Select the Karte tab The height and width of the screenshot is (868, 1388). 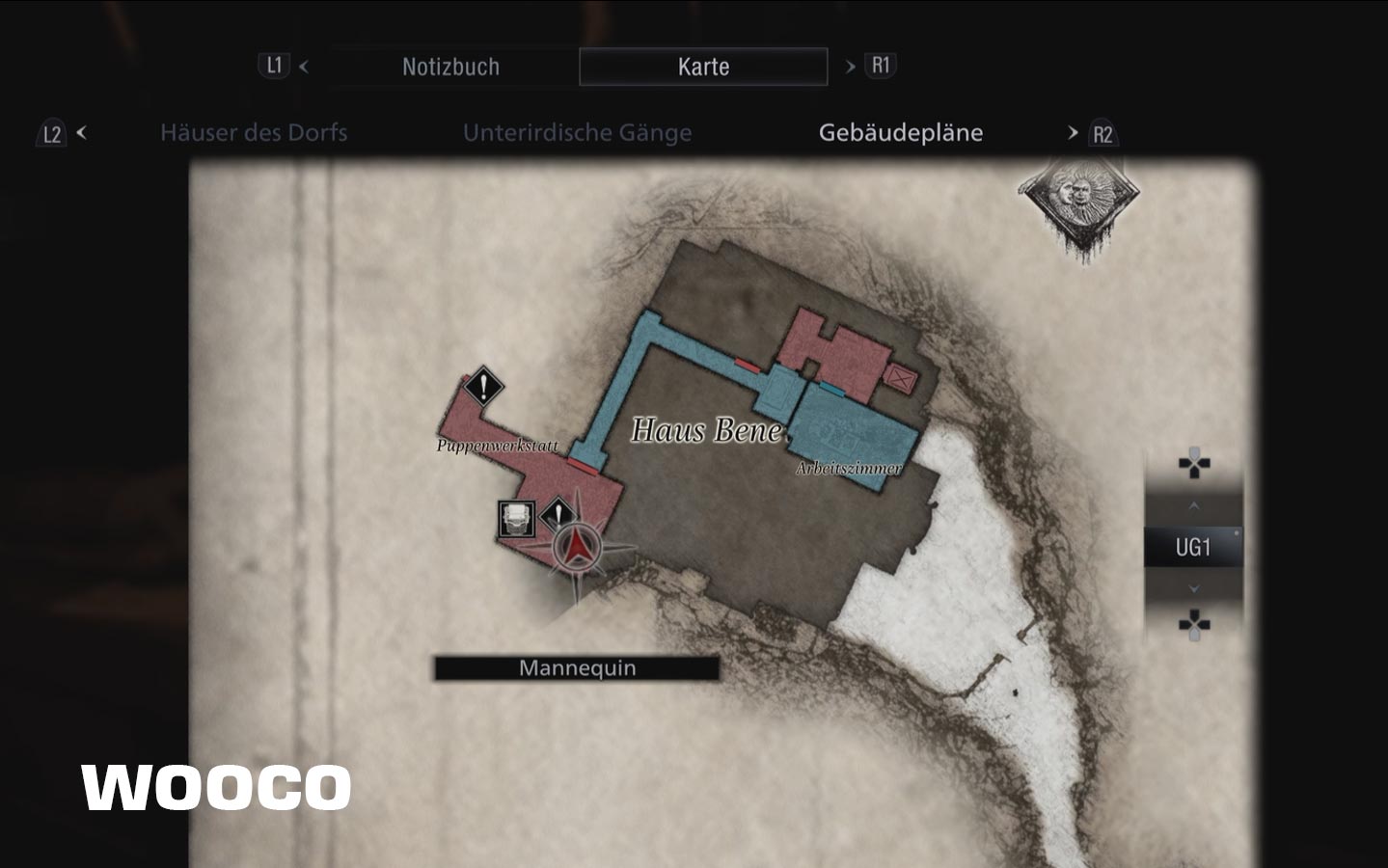pyautogui.click(x=703, y=67)
